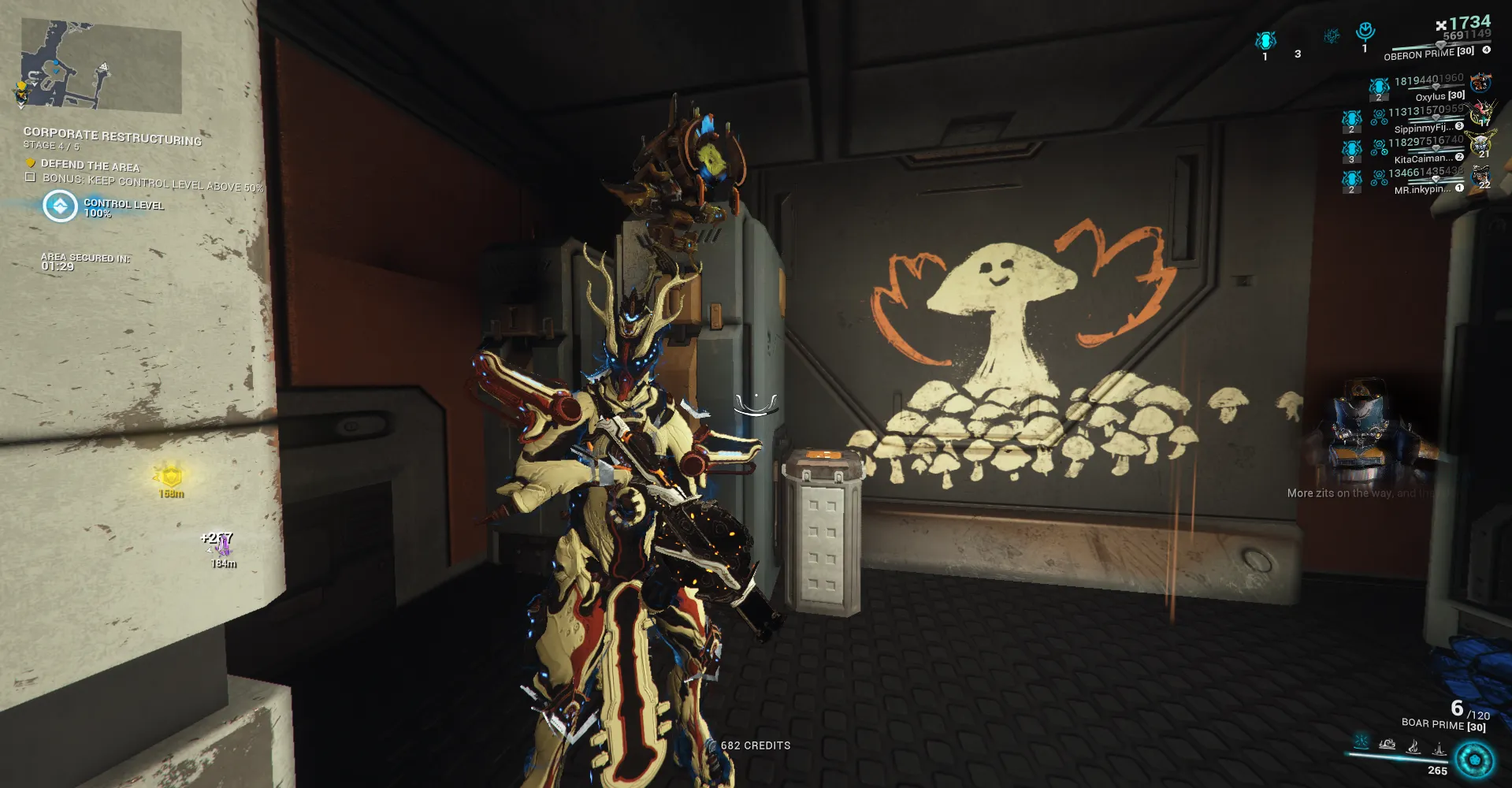The image size is (1512, 788).
Task: Select the yellow objective waypoint marker
Action: pyautogui.click(x=170, y=477)
